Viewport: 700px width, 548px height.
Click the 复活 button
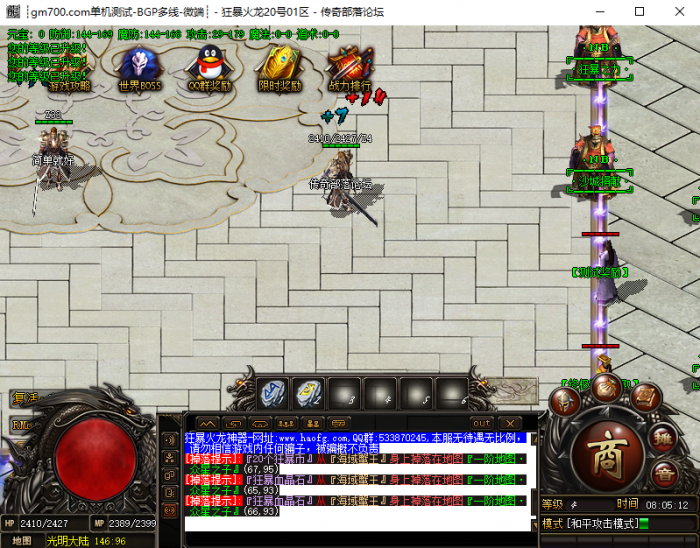pos(24,397)
